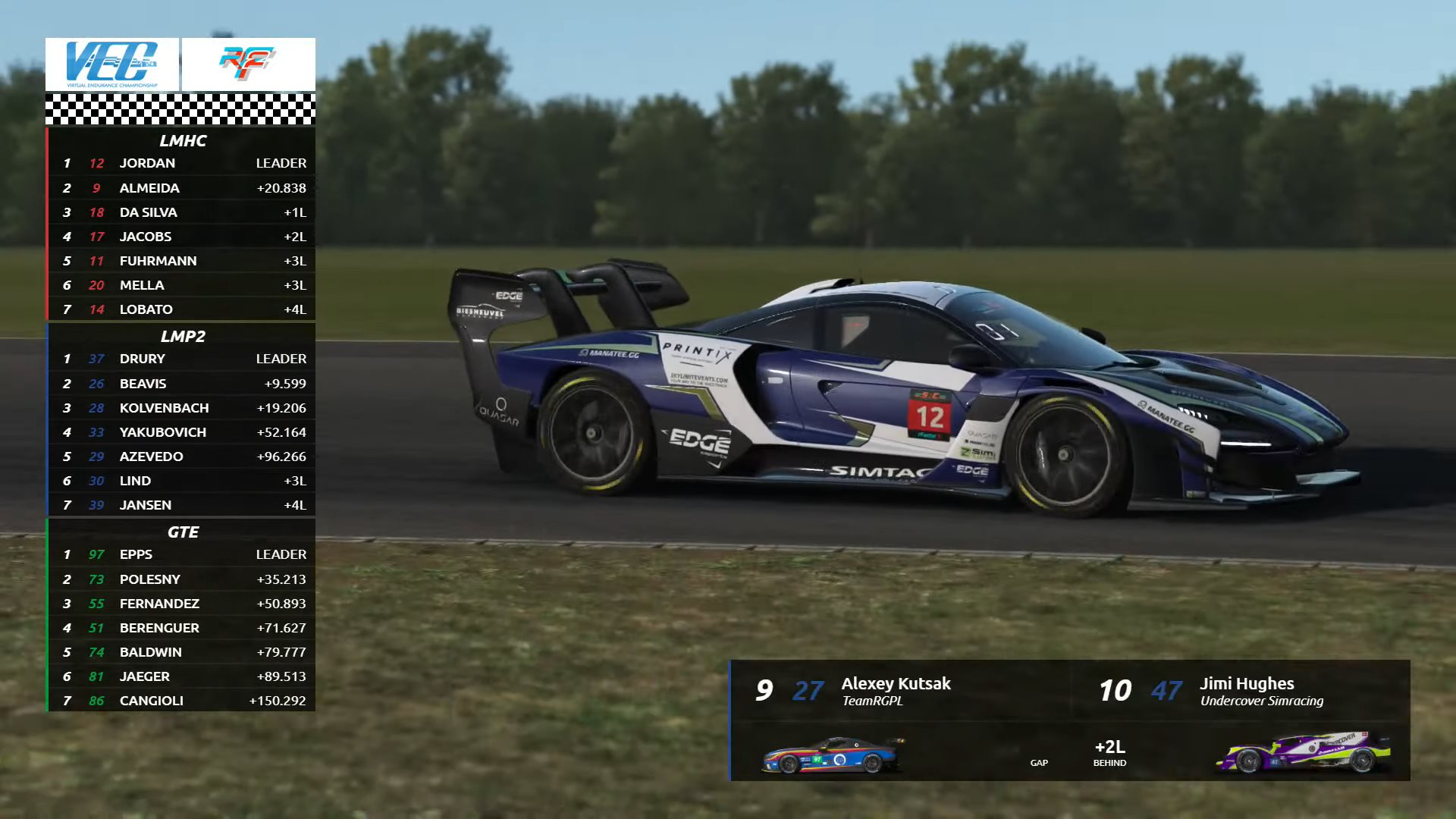This screenshot has height=819, width=1456.
Task: Click Lobato's row in LMHC
Action: click(181, 309)
